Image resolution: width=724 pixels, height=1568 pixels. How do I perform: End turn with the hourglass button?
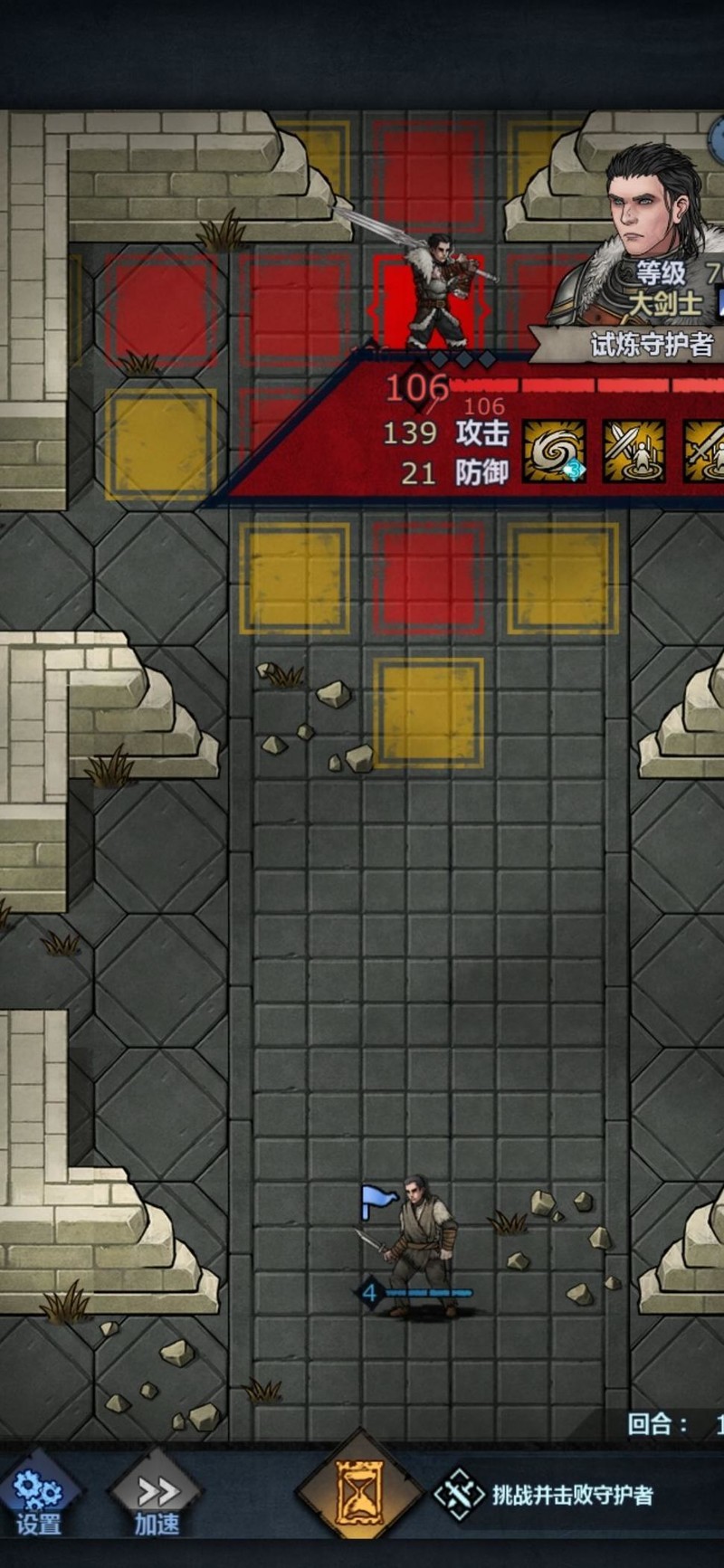pyautogui.click(x=359, y=1490)
